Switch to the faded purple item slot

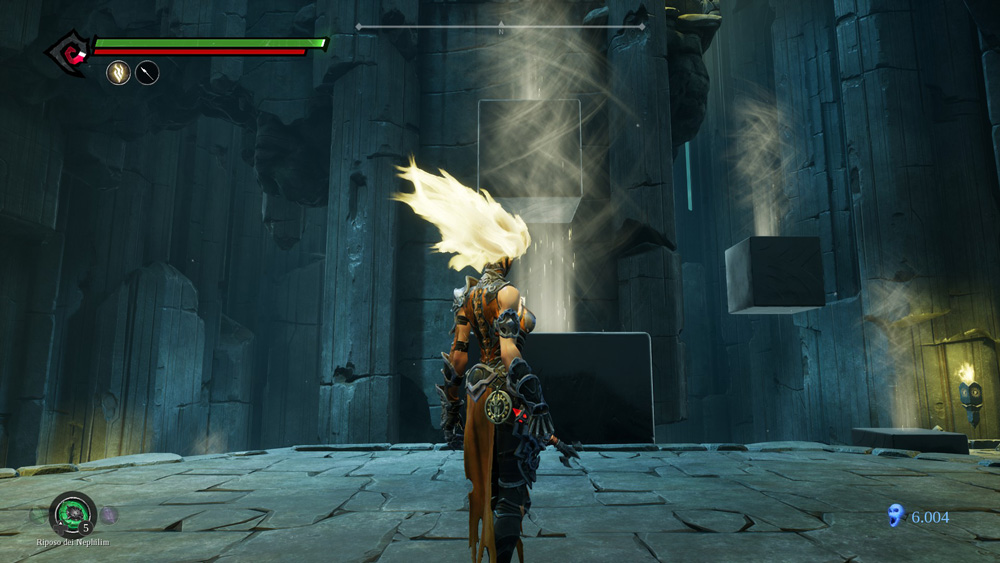[109, 514]
